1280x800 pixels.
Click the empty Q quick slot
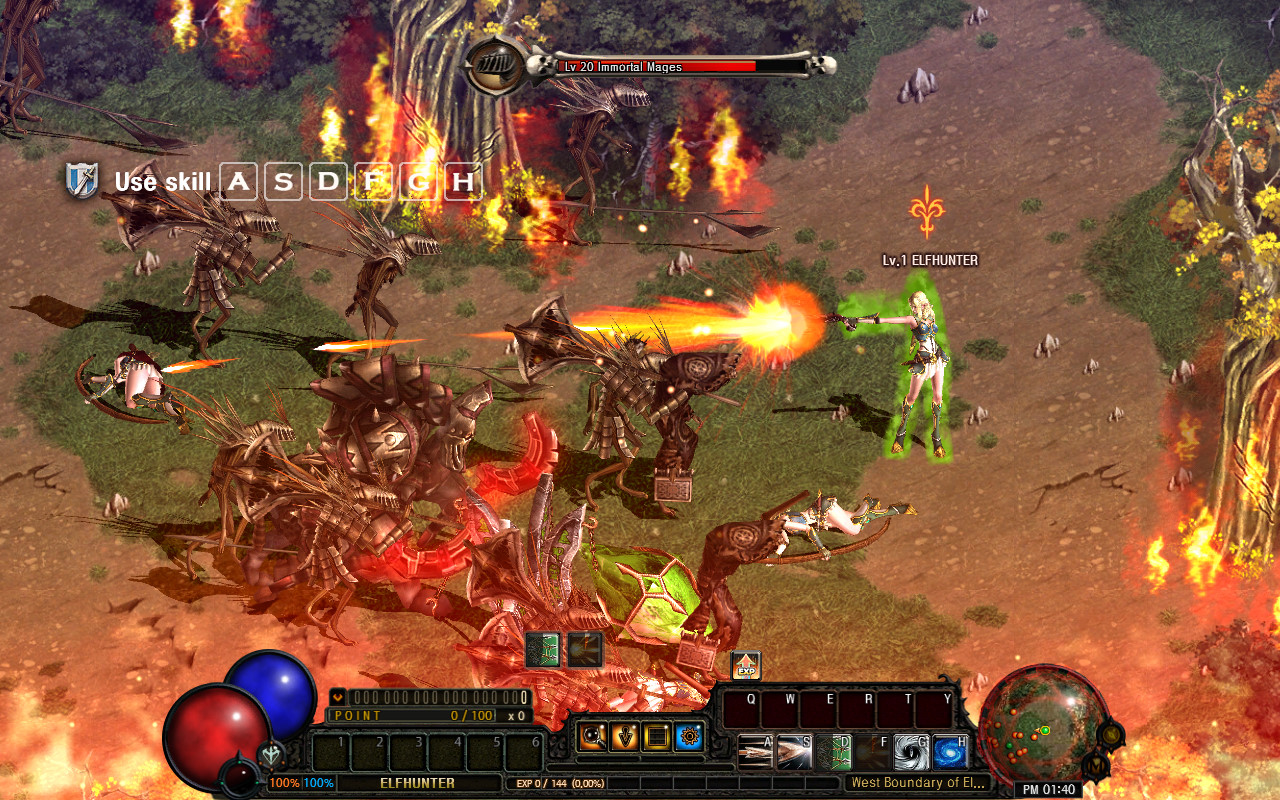740,710
